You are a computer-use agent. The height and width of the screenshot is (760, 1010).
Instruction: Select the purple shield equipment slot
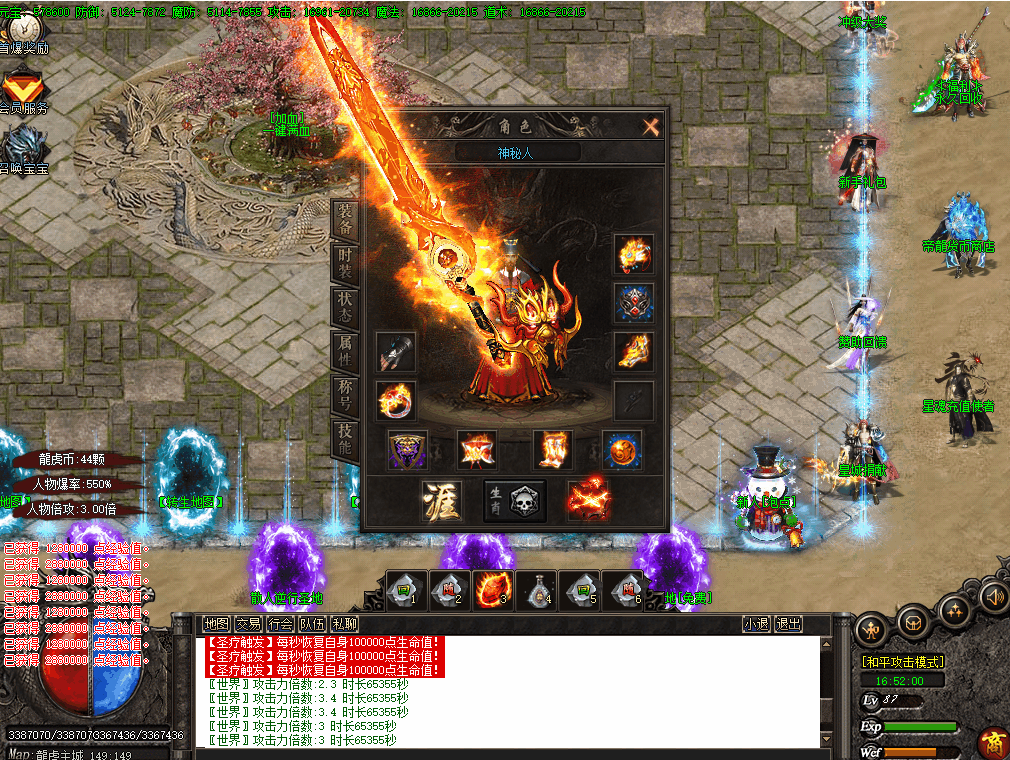(408, 450)
